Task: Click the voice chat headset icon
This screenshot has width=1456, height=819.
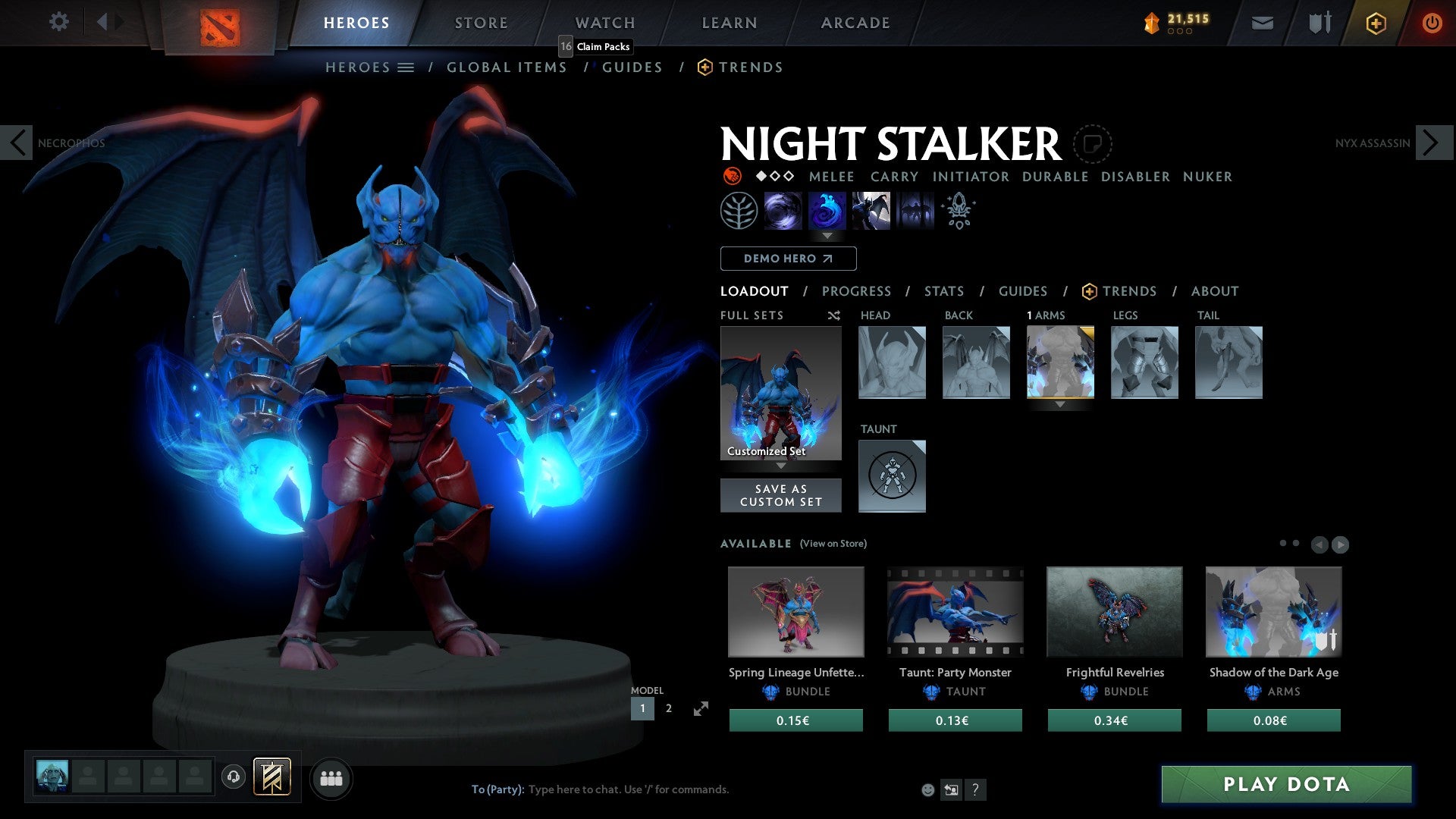Action: tap(234, 777)
